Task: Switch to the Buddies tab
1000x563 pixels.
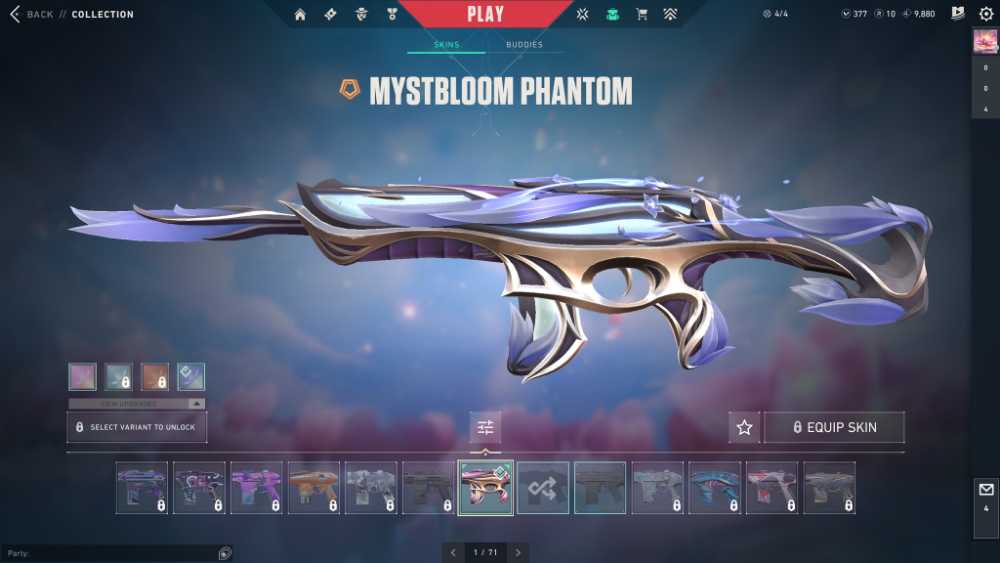Action: click(524, 45)
